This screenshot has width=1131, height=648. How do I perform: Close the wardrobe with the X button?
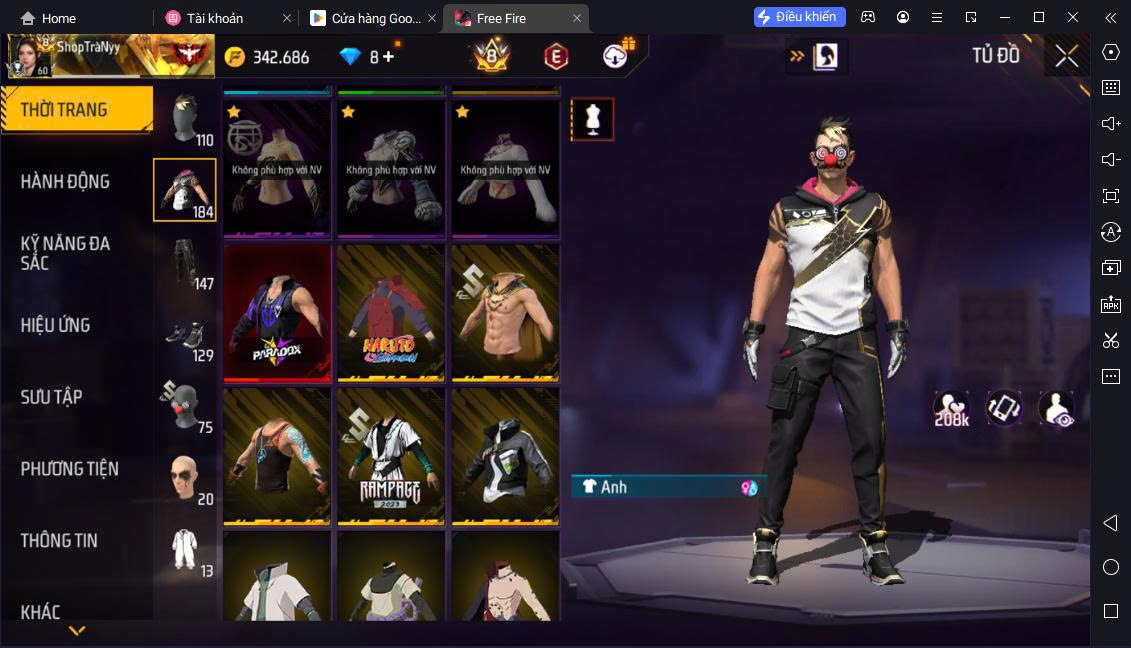pyautogui.click(x=1066, y=56)
